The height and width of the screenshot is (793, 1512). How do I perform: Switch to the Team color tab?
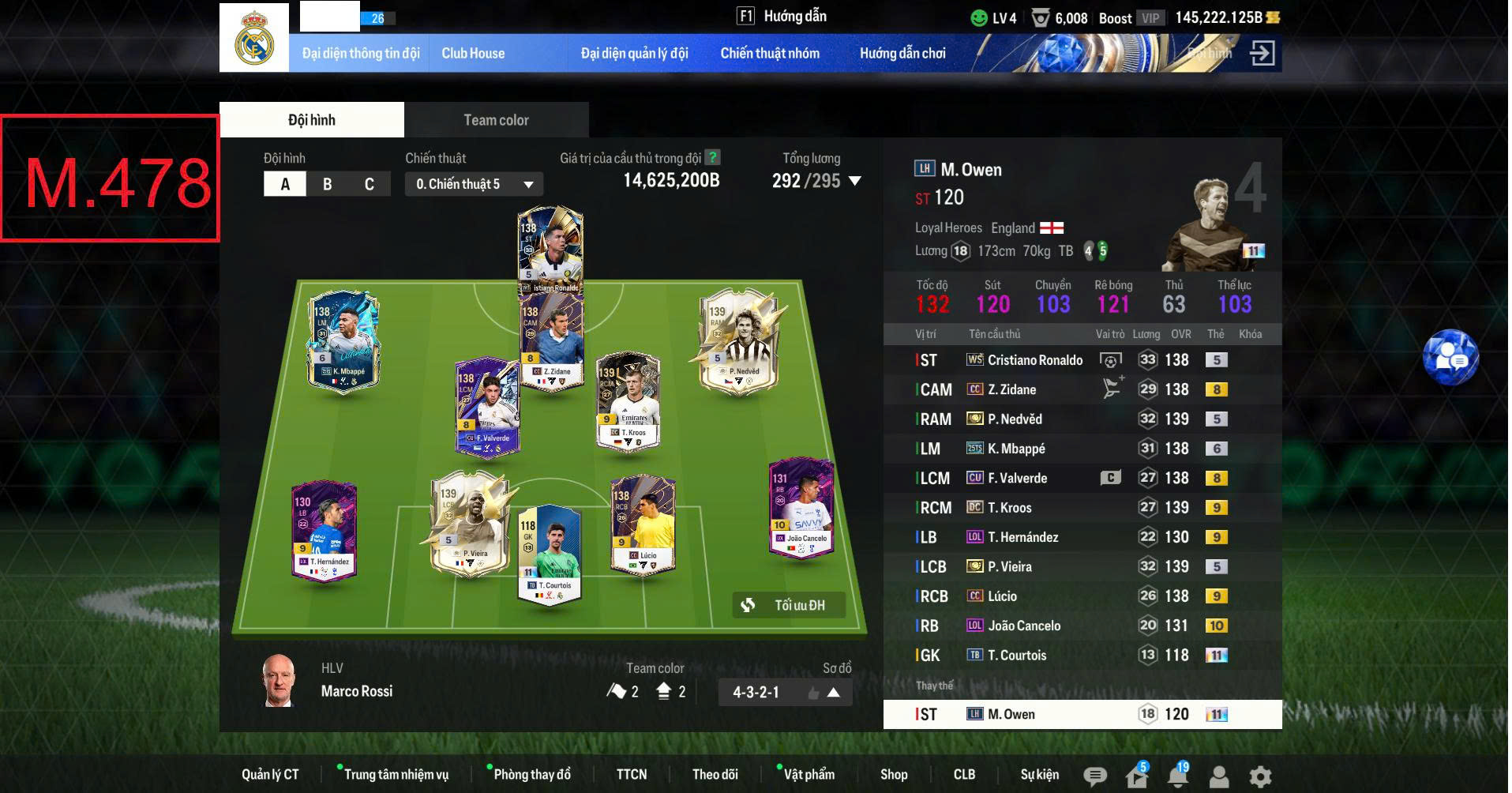tap(497, 119)
